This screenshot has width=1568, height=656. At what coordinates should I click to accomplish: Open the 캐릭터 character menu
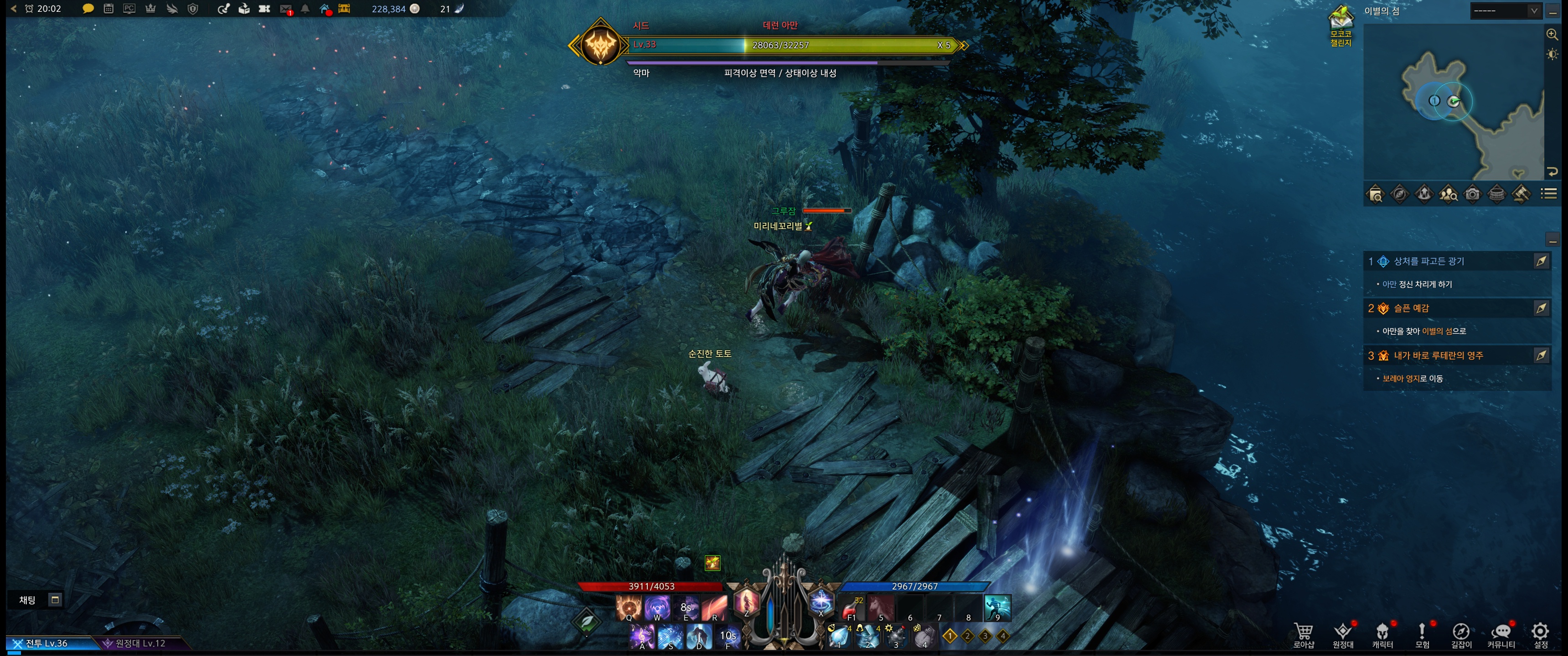click(1382, 635)
